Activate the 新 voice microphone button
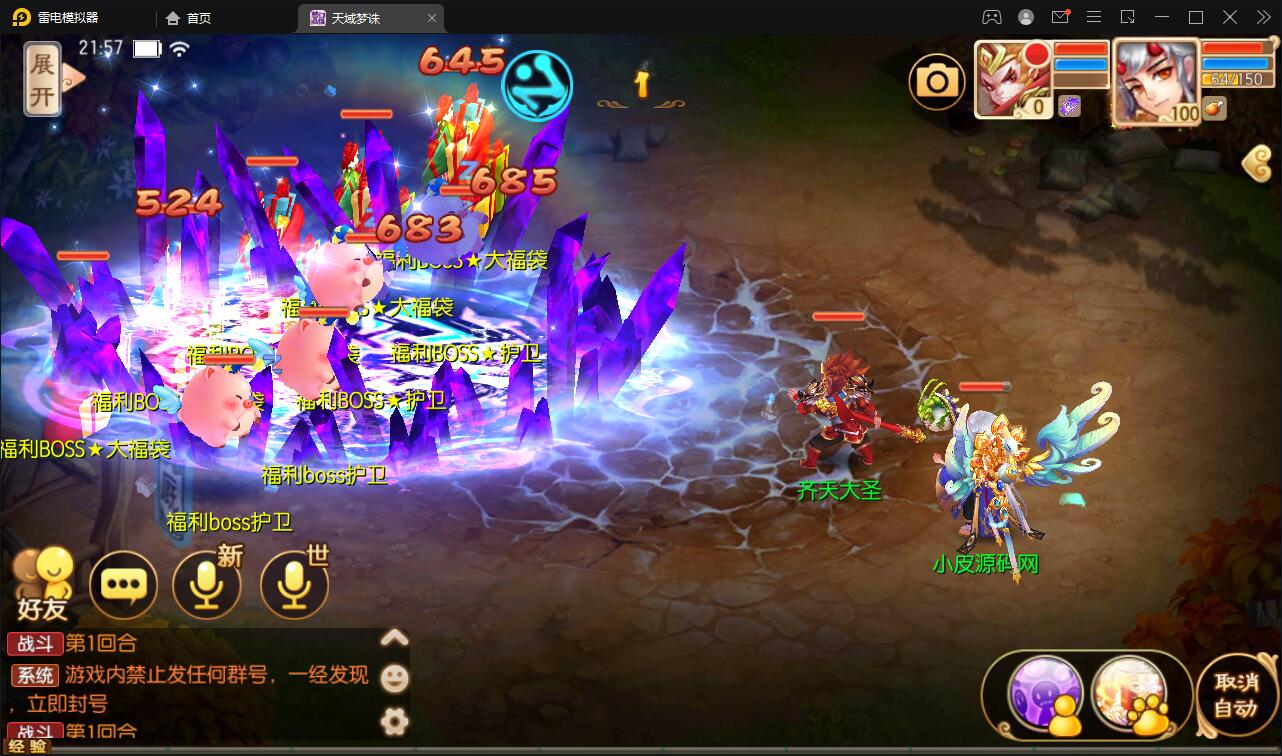The image size is (1282, 756). pyautogui.click(x=207, y=585)
